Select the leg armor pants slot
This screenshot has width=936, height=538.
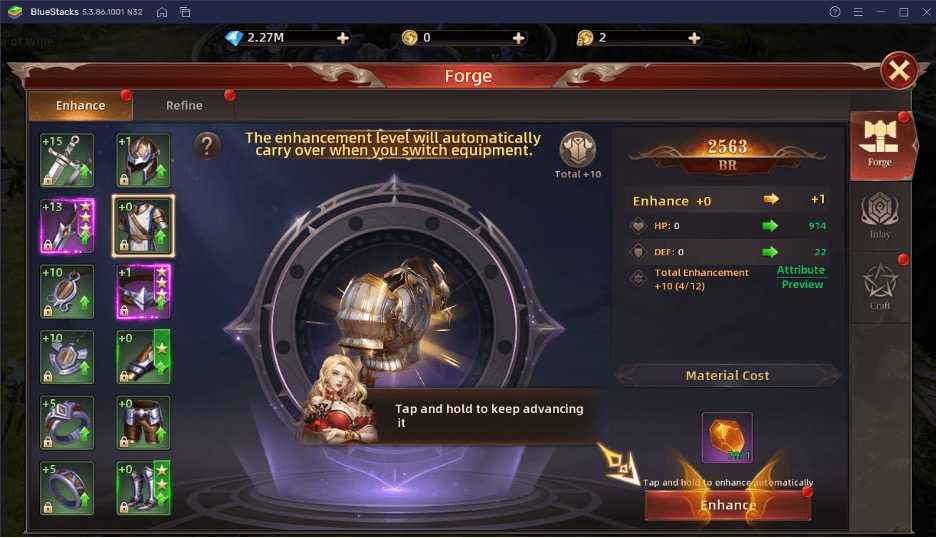point(143,422)
